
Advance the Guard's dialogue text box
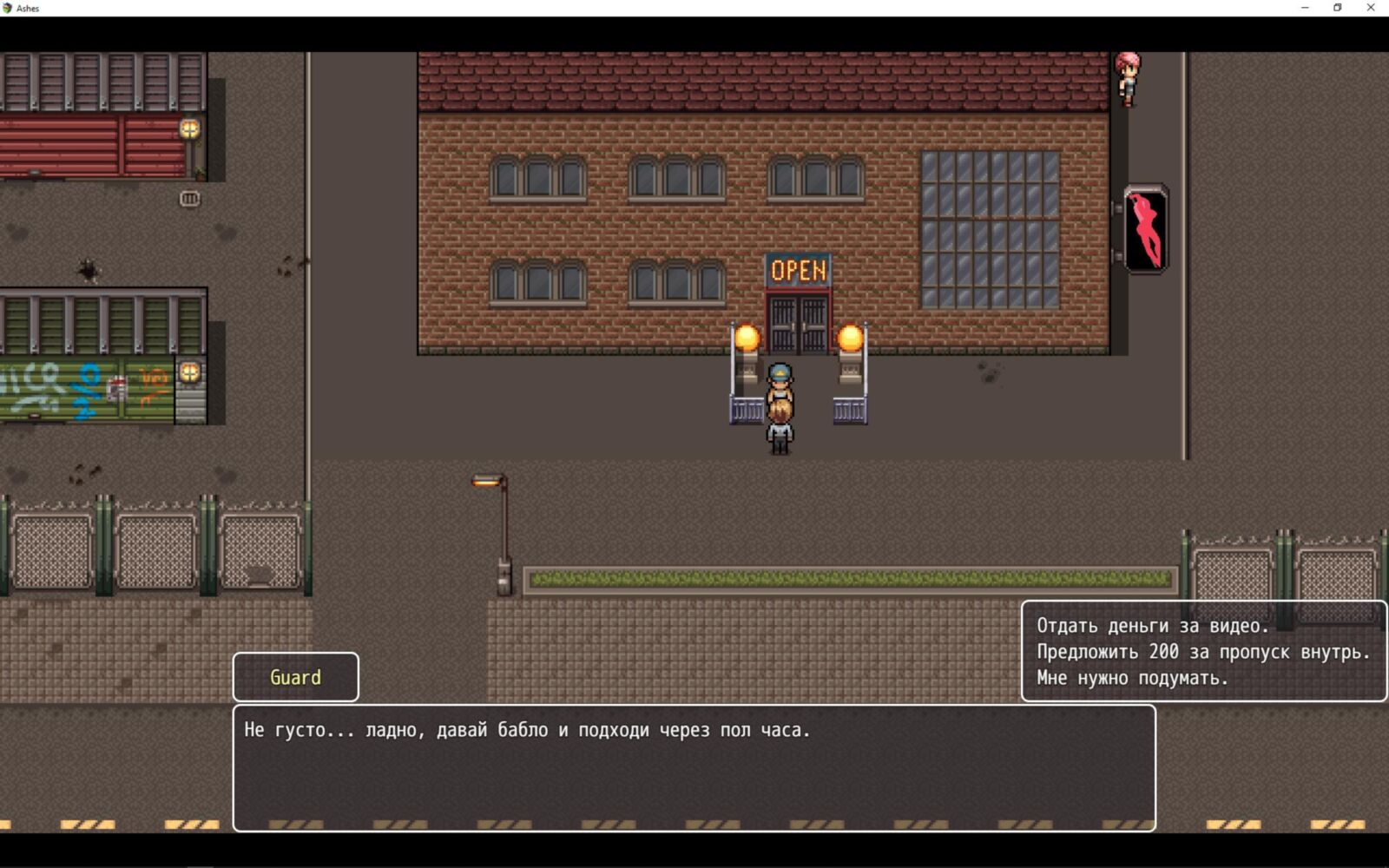[694, 767]
